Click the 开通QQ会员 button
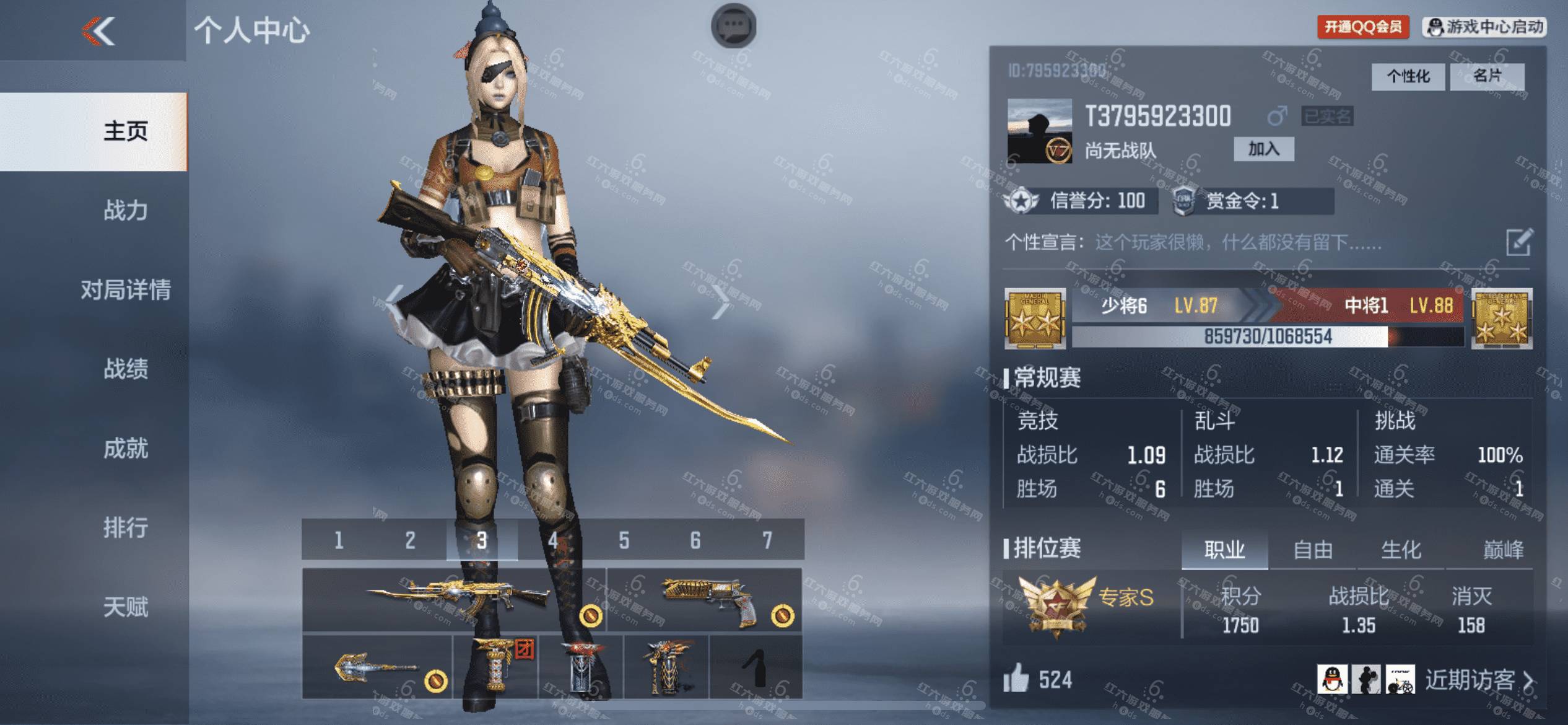The height and width of the screenshot is (725, 1568). [x=1363, y=27]
